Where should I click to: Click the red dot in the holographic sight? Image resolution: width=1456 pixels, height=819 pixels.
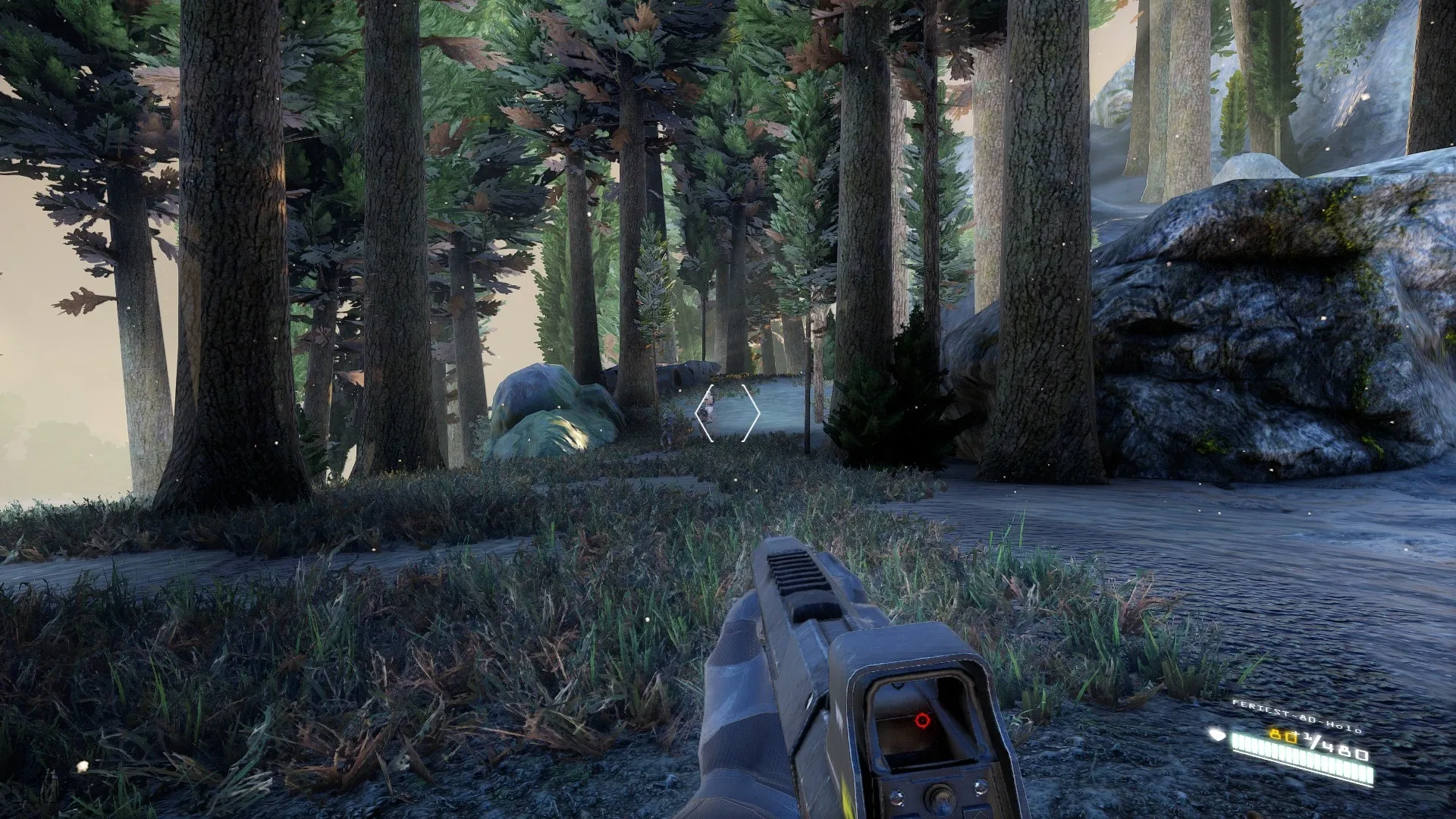point(922,721)
